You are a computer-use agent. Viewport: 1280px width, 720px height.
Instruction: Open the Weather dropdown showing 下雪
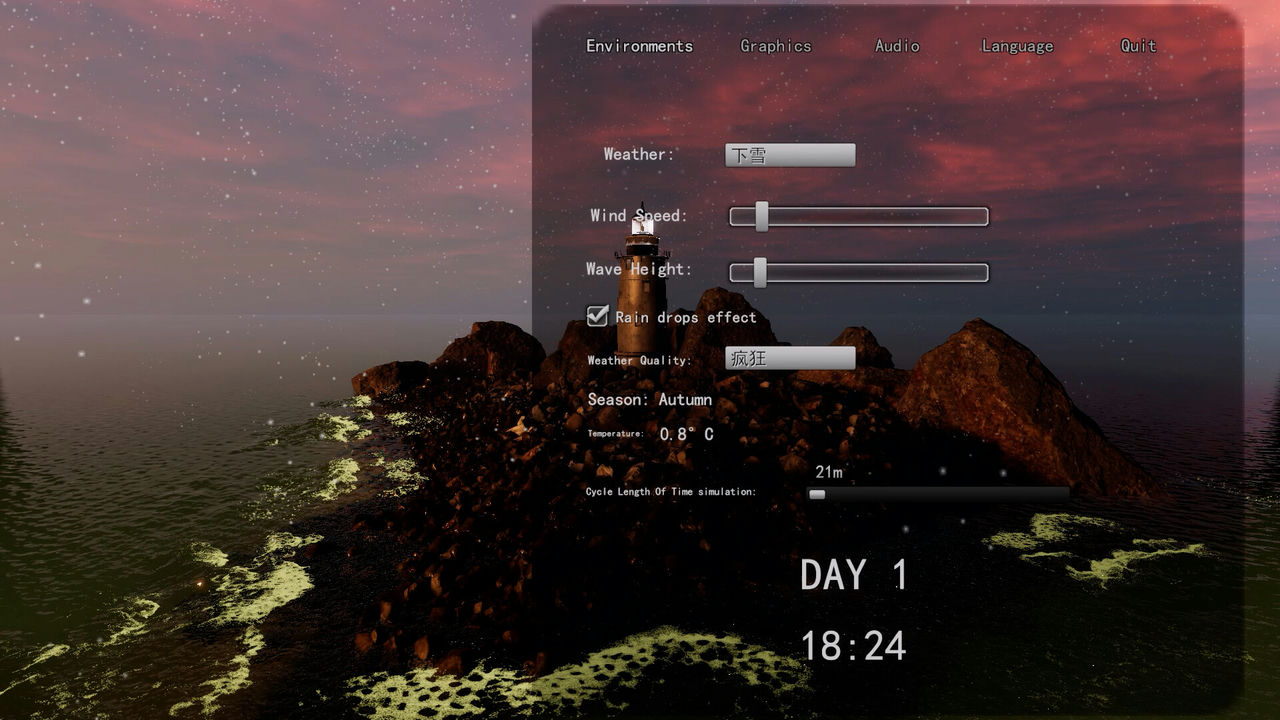pyautogui.click(x=790, y=154)
